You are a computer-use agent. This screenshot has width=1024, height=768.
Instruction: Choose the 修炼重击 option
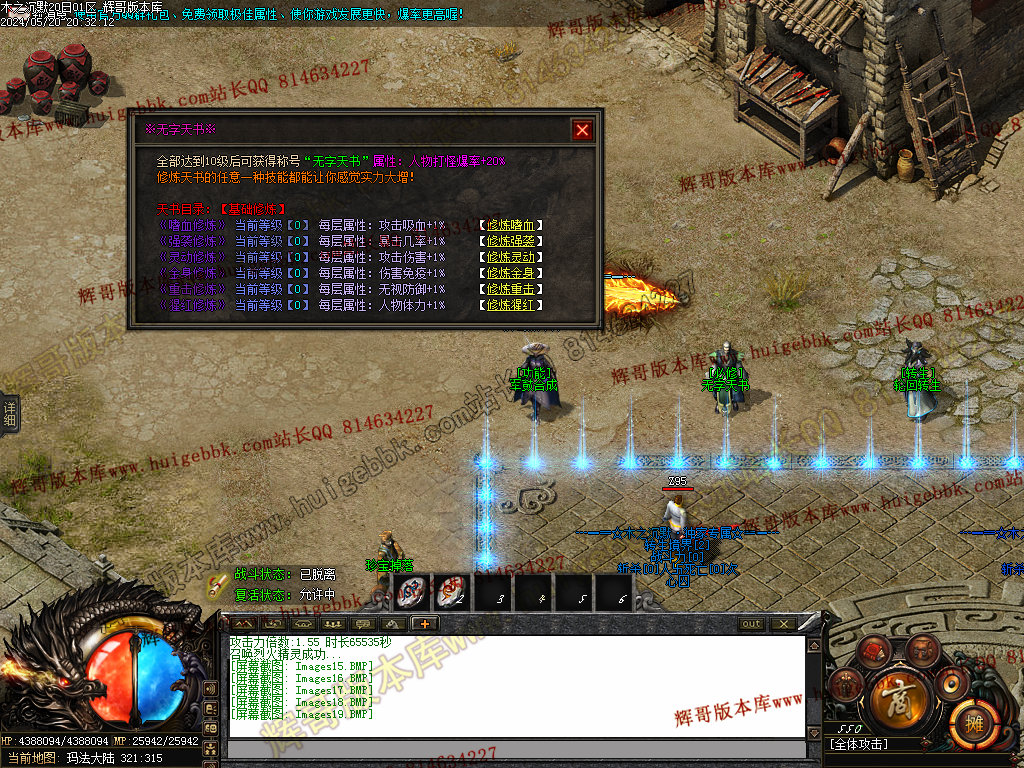pyautogui.click(x=511, y=289)
